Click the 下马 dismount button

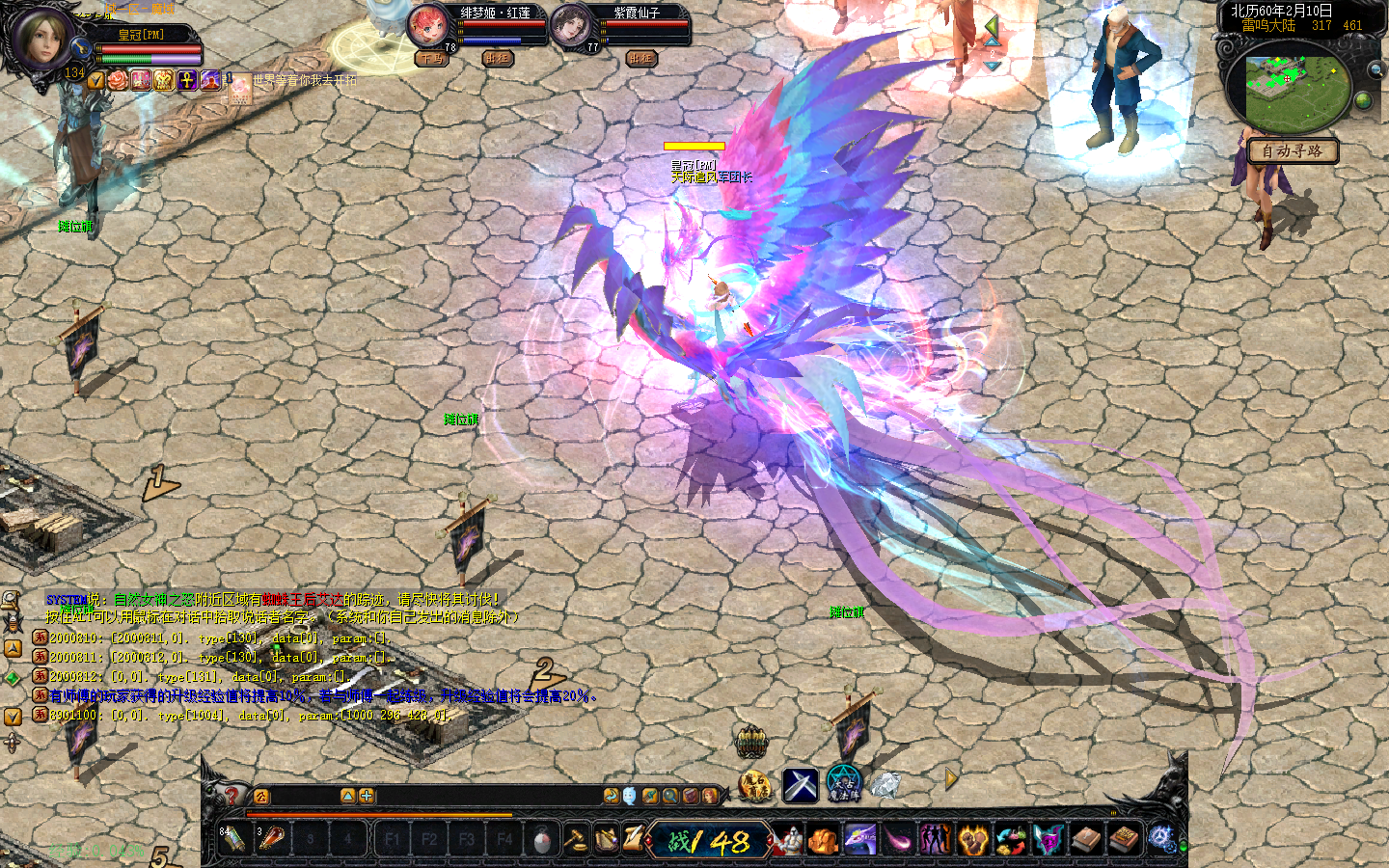431,59
